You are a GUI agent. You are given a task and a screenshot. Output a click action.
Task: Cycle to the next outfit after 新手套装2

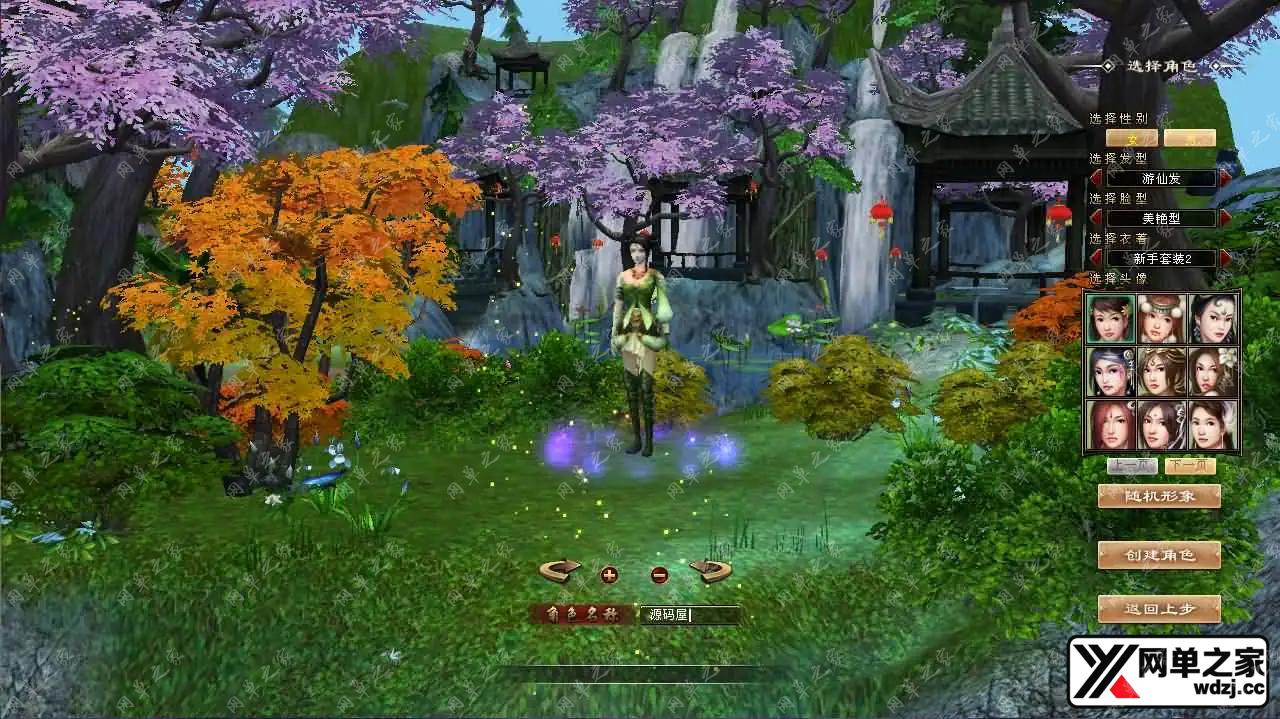[1225, 258]
